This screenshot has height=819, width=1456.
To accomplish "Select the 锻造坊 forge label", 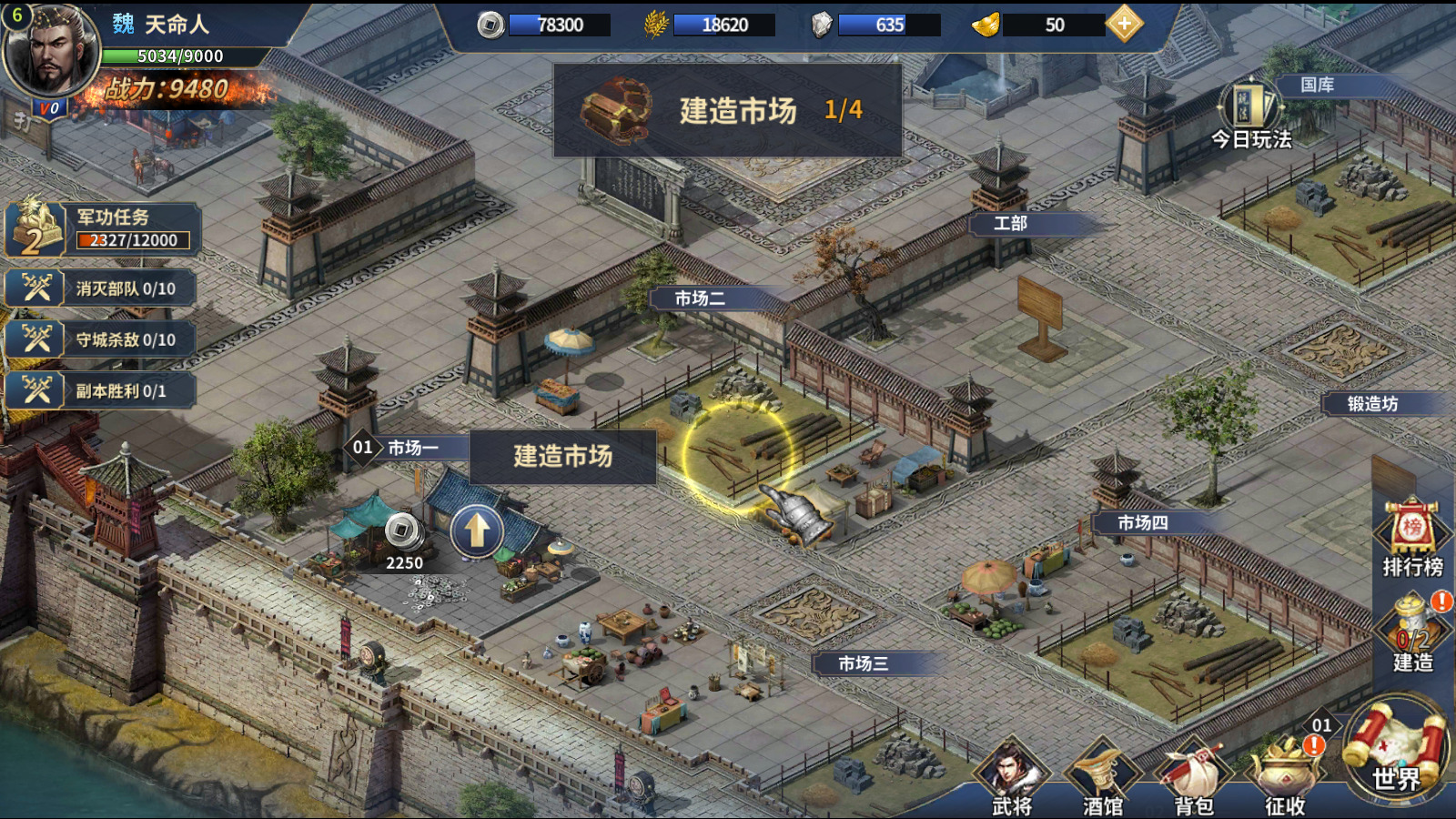I will click(x=1372, y=404).
